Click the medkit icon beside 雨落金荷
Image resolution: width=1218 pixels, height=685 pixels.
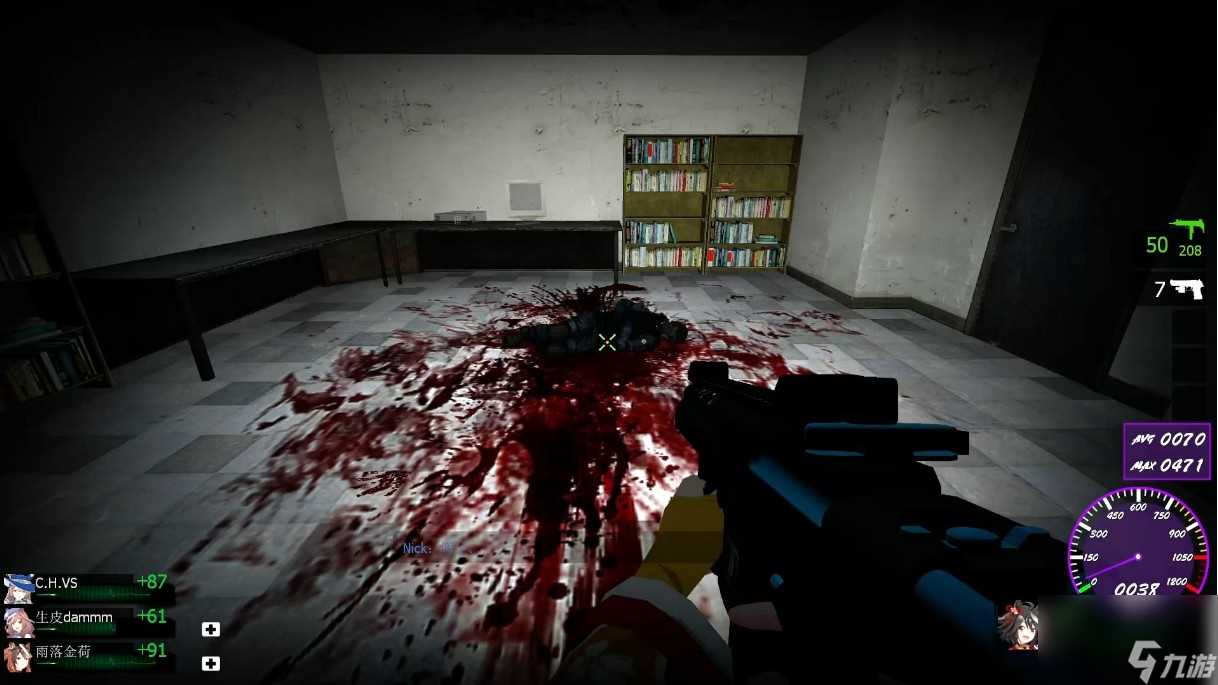pyautogui.click(x=211, y=663)
